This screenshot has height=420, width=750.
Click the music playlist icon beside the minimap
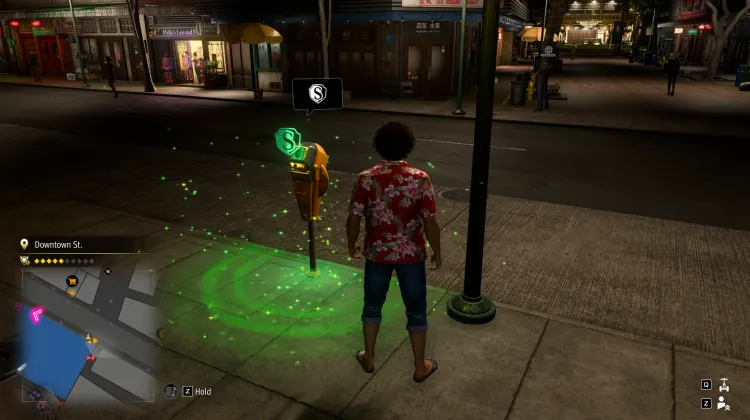pos(170,391)
